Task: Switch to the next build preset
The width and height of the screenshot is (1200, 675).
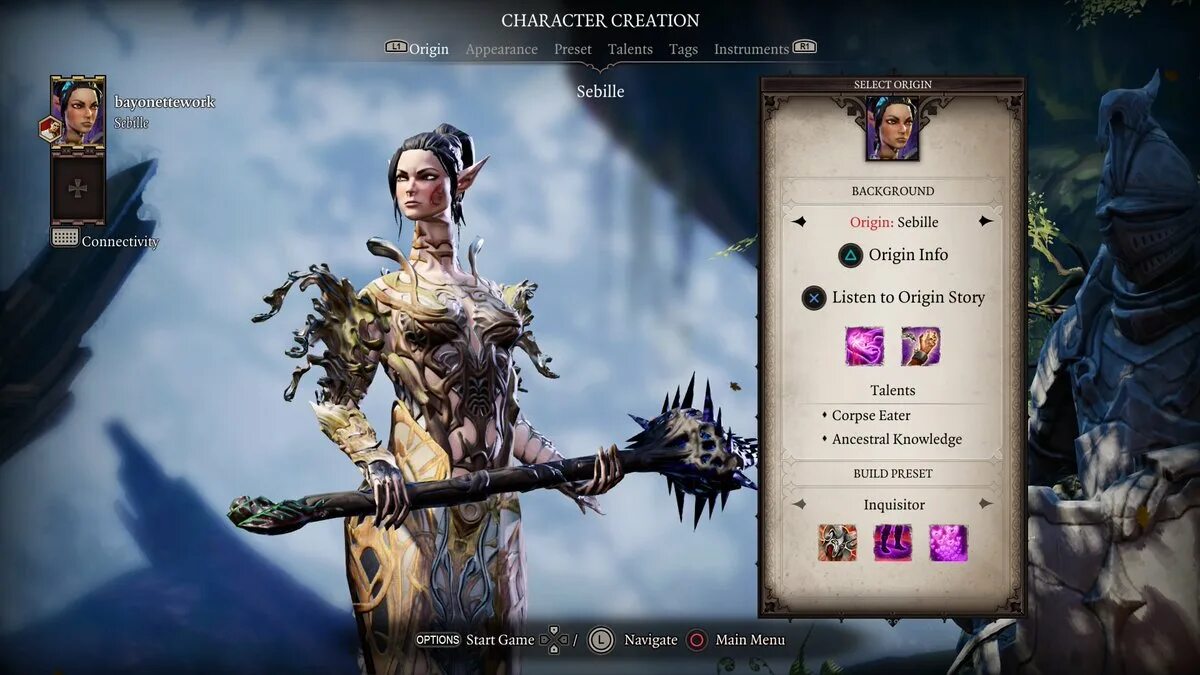Action: point(986,504)
